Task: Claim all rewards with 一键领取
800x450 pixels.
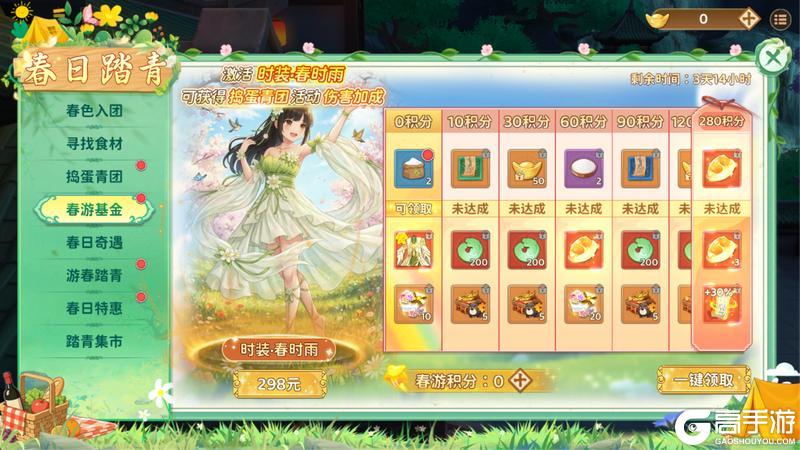Action: pyautogui.click(x=703, y=380)
